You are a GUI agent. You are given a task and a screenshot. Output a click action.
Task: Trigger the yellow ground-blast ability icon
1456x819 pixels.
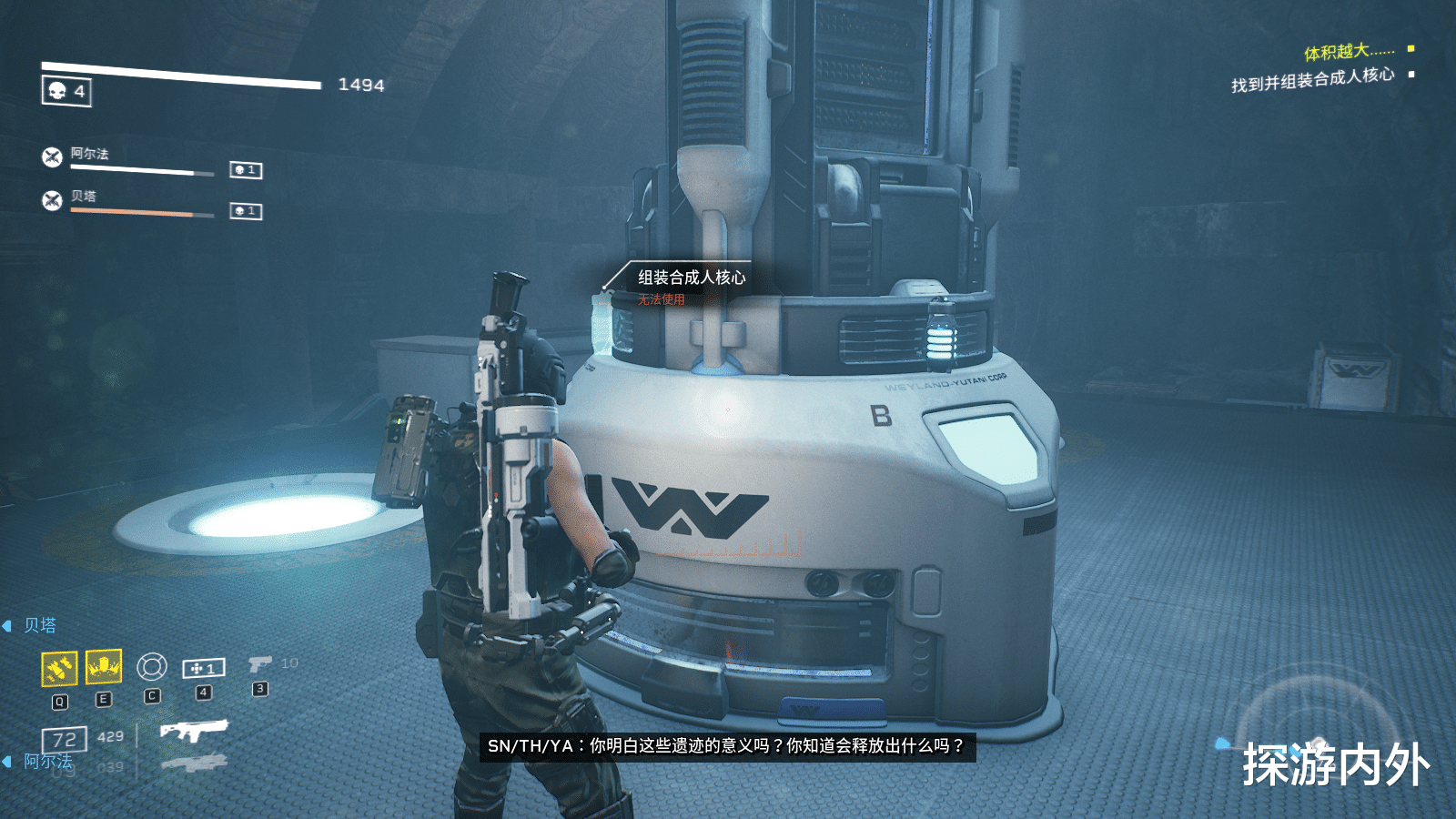pyautogui.click(x=104, y=667)
